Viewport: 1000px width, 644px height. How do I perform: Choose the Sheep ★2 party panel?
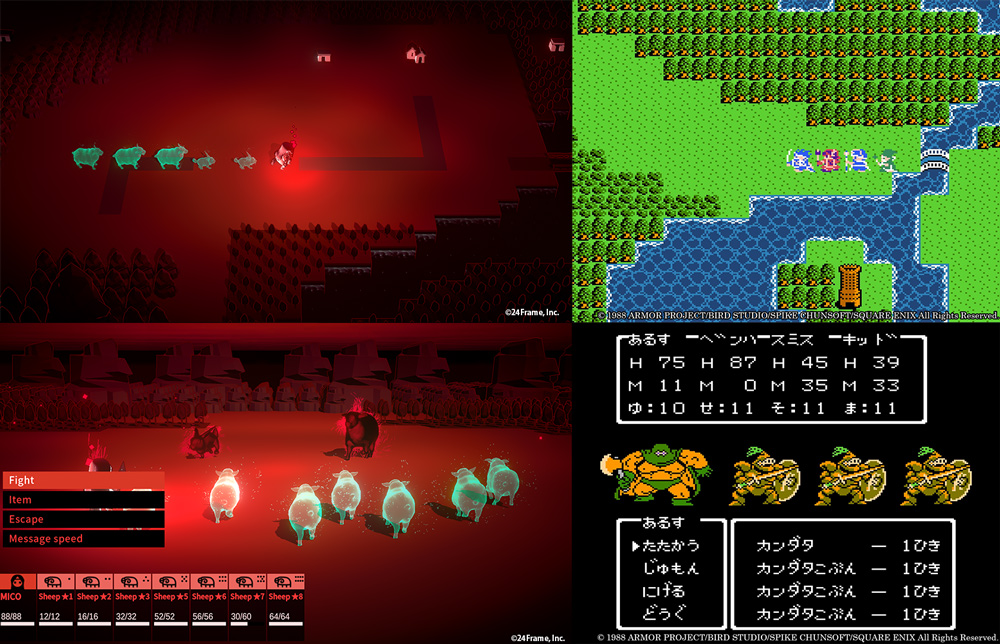point(95,602)
